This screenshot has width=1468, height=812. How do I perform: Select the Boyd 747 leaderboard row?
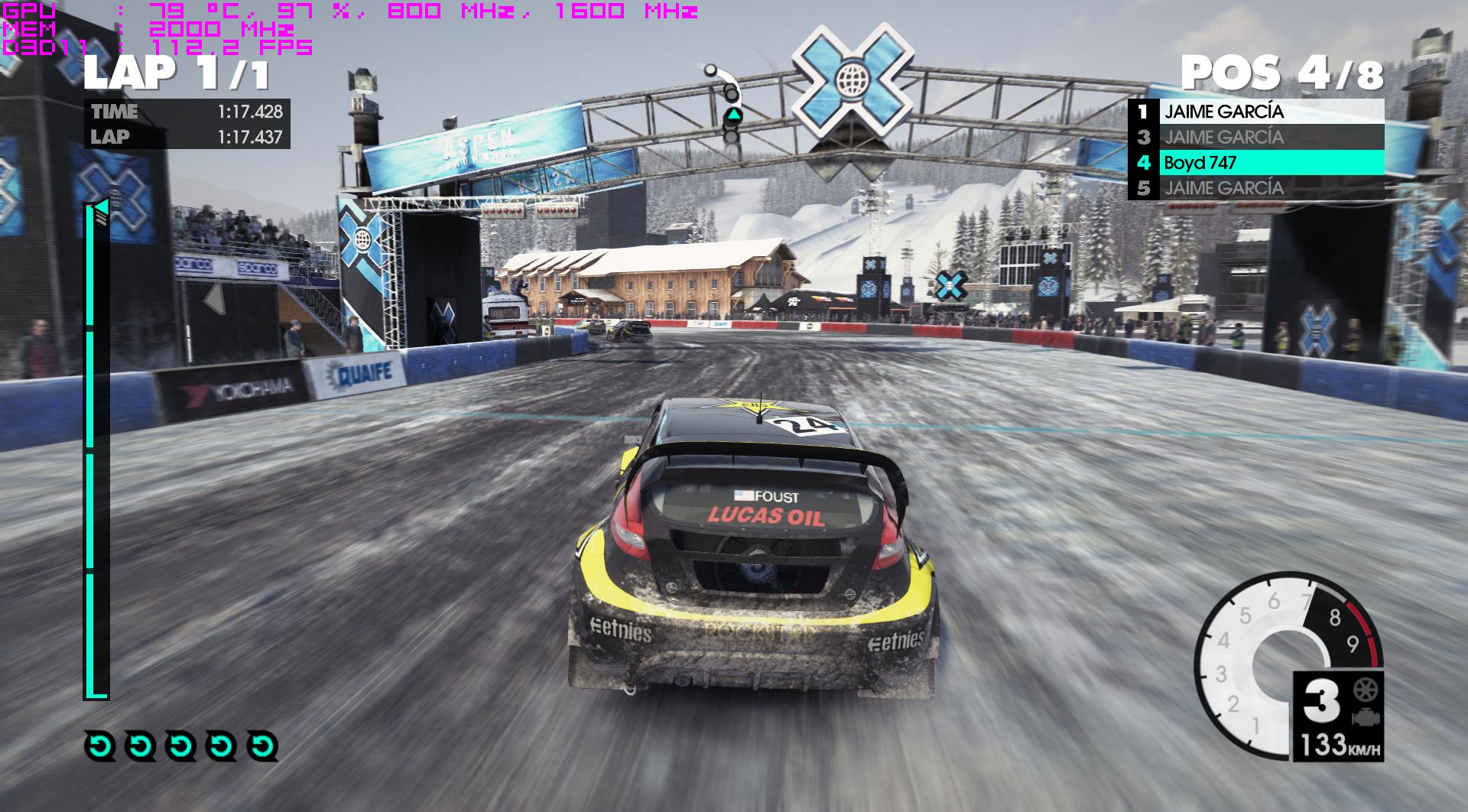pos(1255,162)
